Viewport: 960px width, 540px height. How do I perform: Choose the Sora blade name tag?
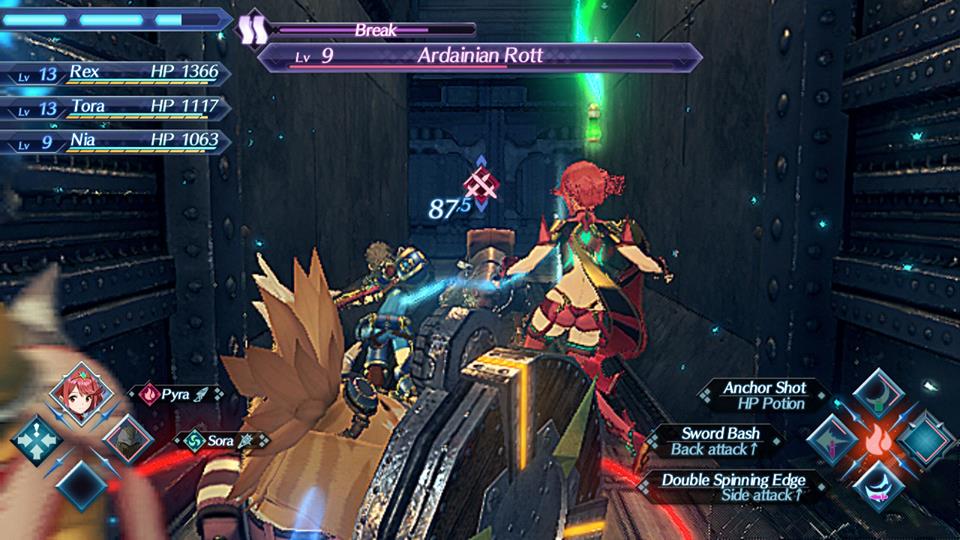[x=222, y=438]
